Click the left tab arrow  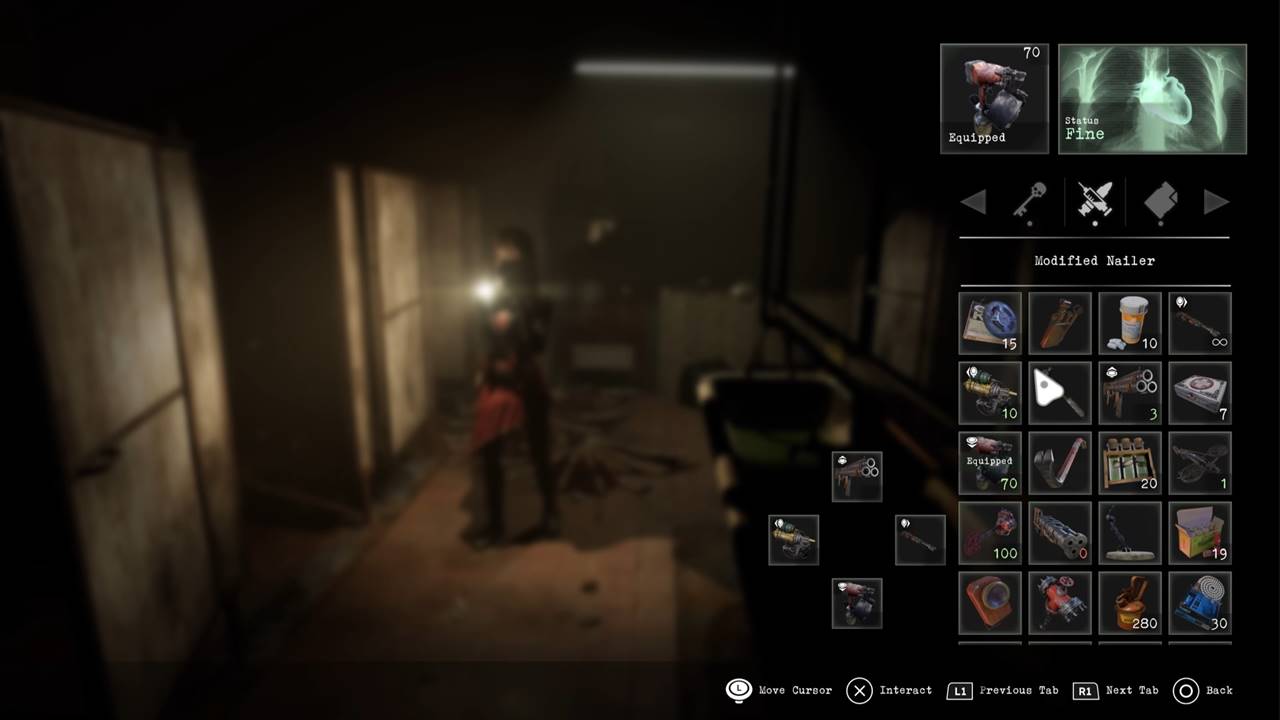pyautogui.click(x=973, y=202)
